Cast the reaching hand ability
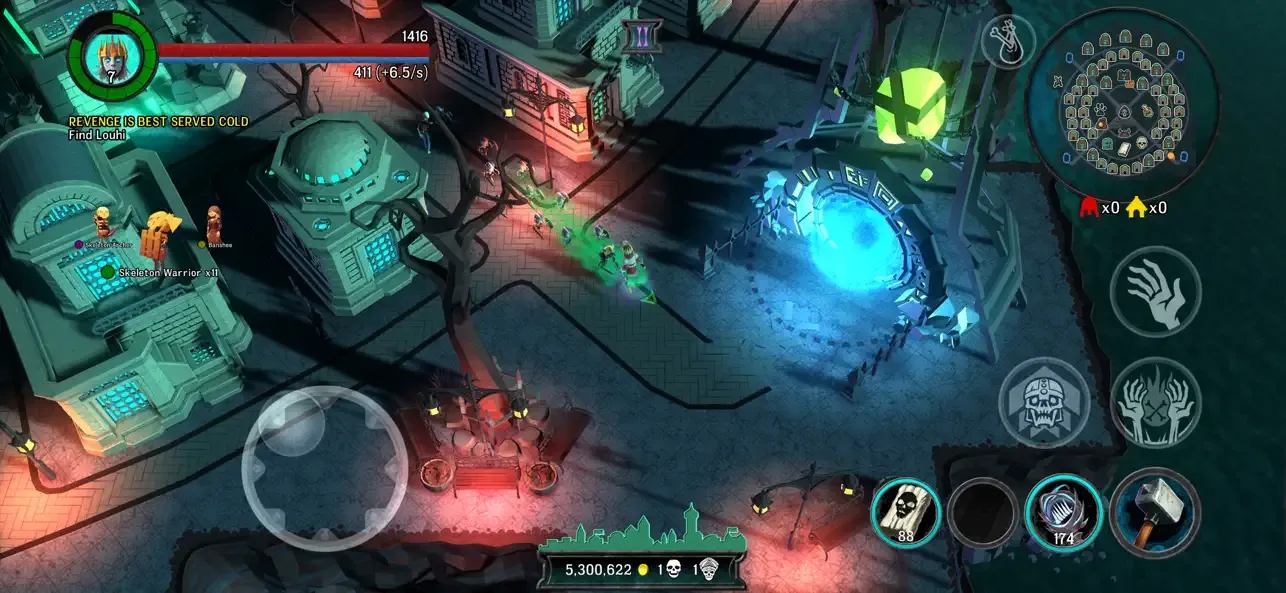Viewport: 1286px width, 593px height. click(1155, 291)
